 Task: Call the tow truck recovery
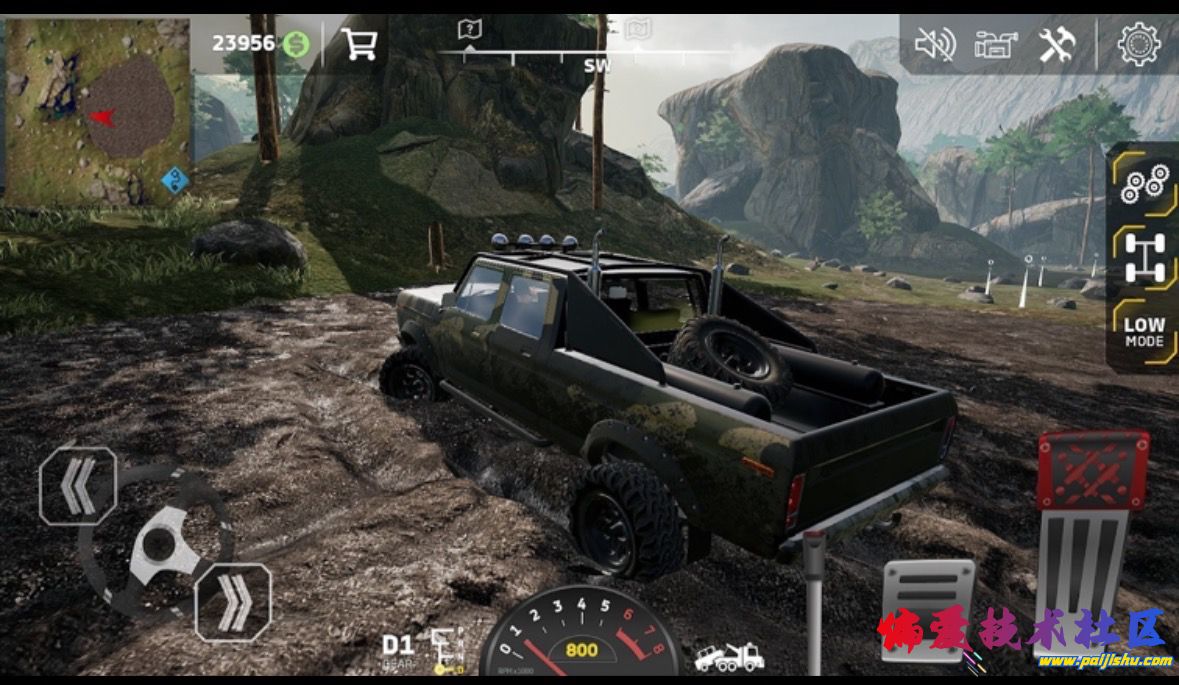[729, 657]
